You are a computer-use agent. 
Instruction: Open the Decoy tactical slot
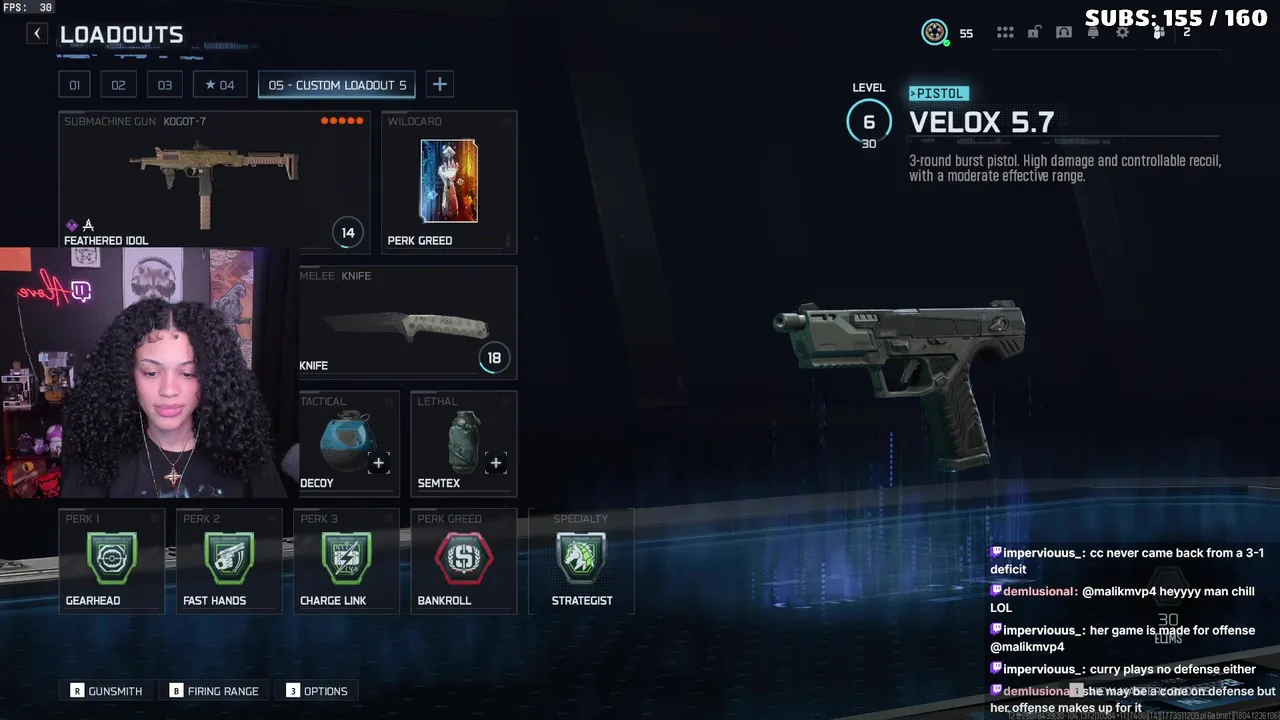(x=348, y=444)
